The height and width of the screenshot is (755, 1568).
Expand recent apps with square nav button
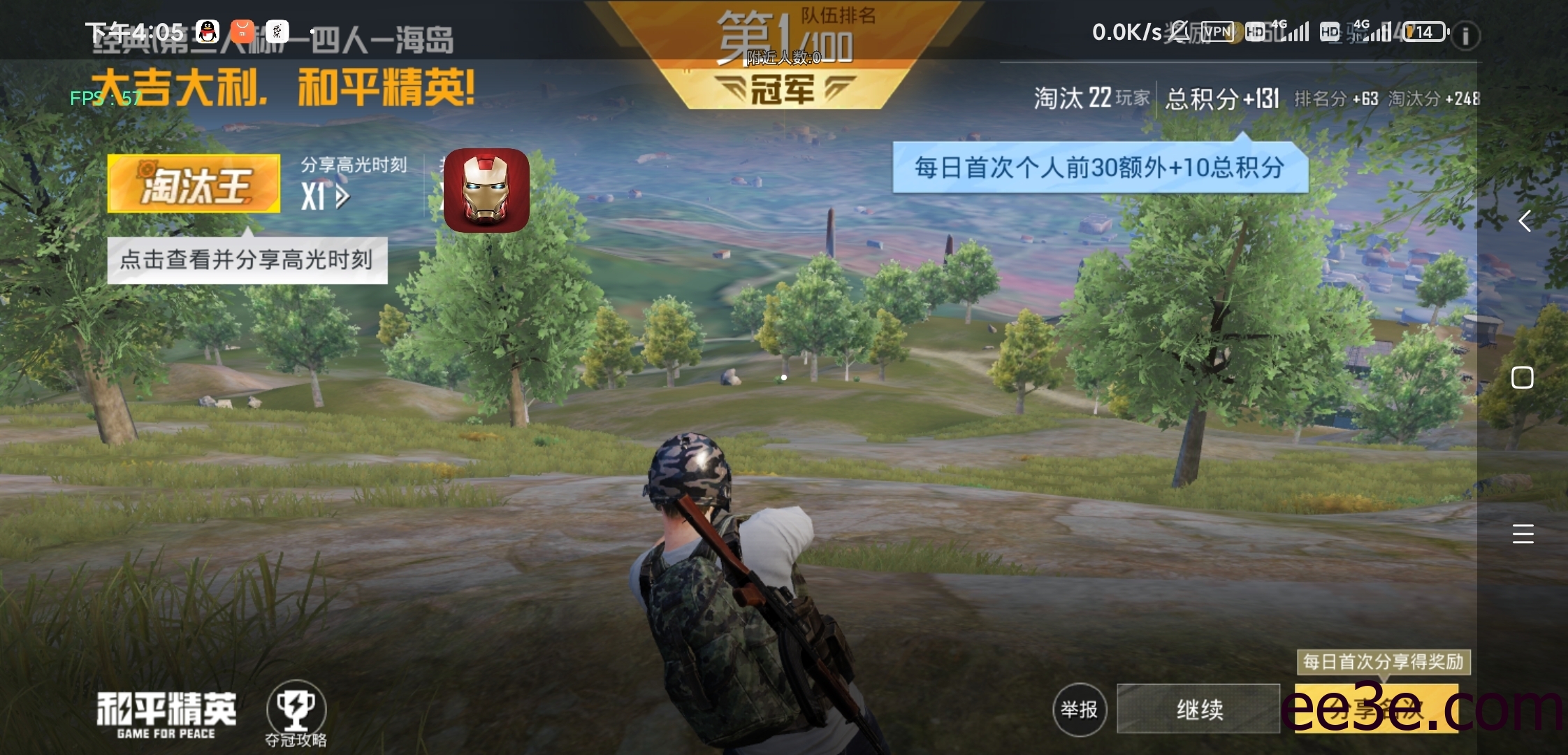pos(1522,376)
